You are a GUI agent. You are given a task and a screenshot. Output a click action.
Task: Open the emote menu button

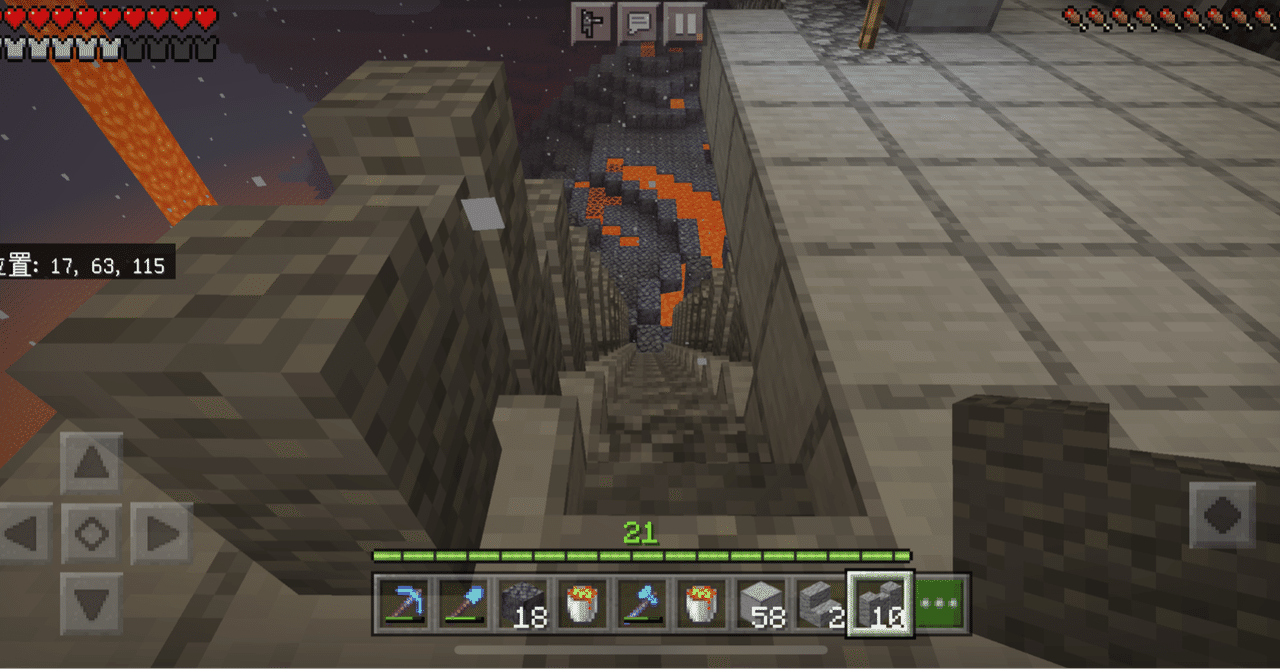tap(591, 22)
